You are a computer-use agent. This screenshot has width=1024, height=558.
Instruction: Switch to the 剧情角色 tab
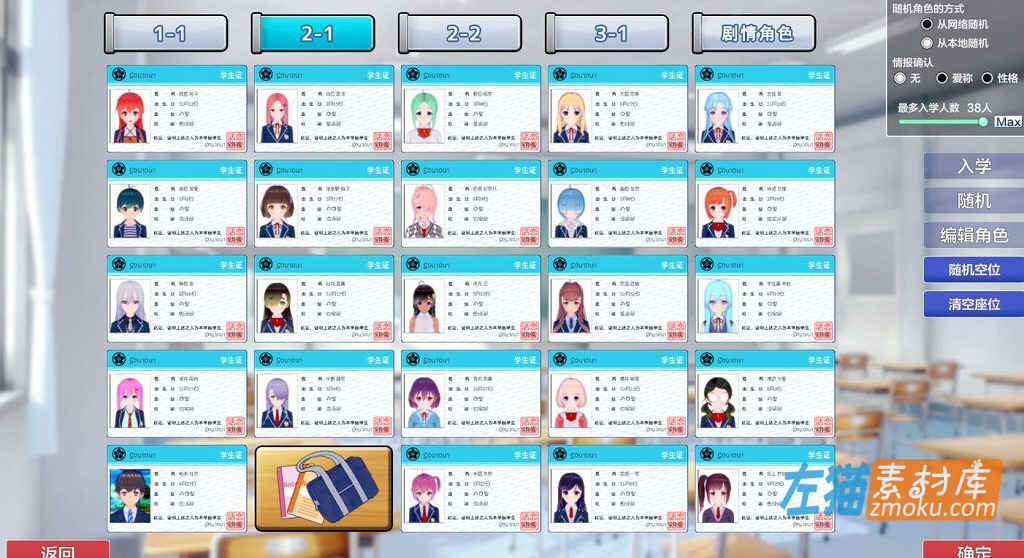click(x=756, y=33)
